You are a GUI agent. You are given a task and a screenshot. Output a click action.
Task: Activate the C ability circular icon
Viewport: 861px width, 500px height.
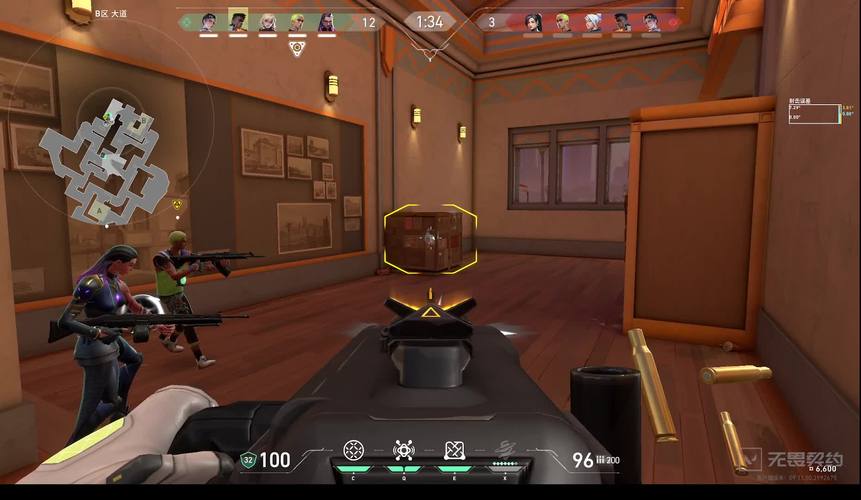coord(353,451)
